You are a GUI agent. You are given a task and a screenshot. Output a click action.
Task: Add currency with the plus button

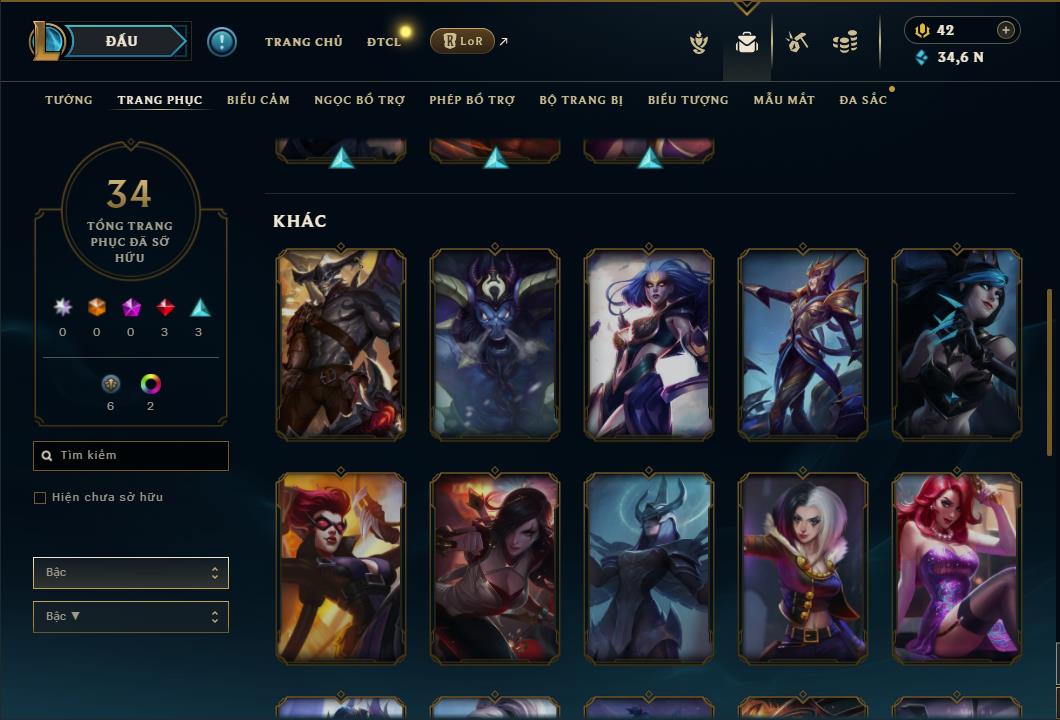pyautogui.click(x=1006, y=30)
